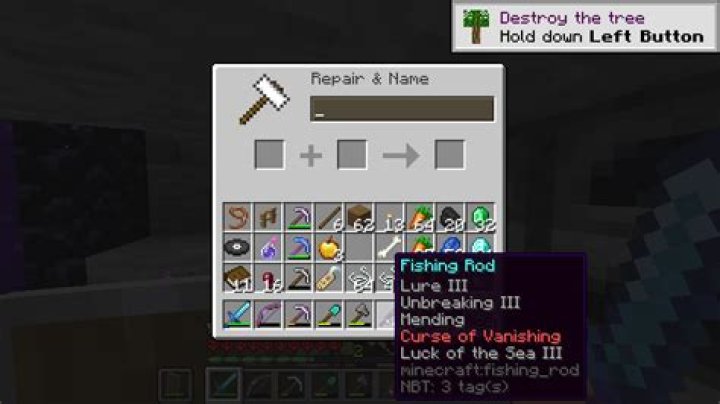
Task: Pick up the black music disc
Action: click(x=237, y=247)
